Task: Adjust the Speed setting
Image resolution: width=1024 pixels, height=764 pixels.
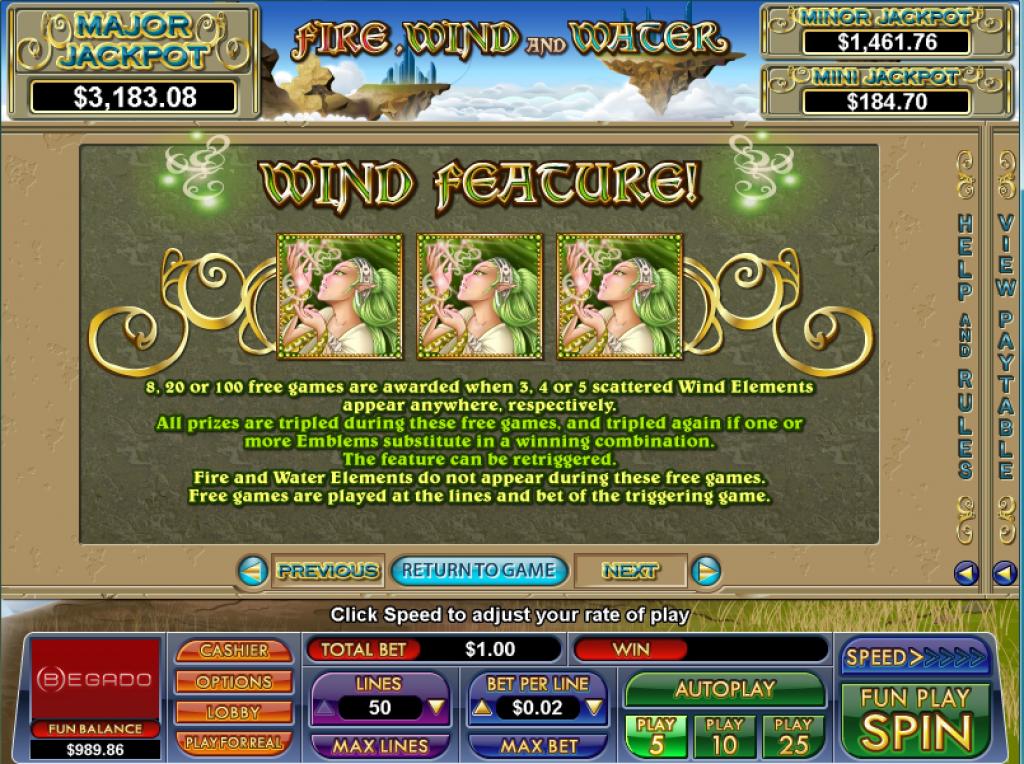Action: pyautogui.click(x=915, y=657)
